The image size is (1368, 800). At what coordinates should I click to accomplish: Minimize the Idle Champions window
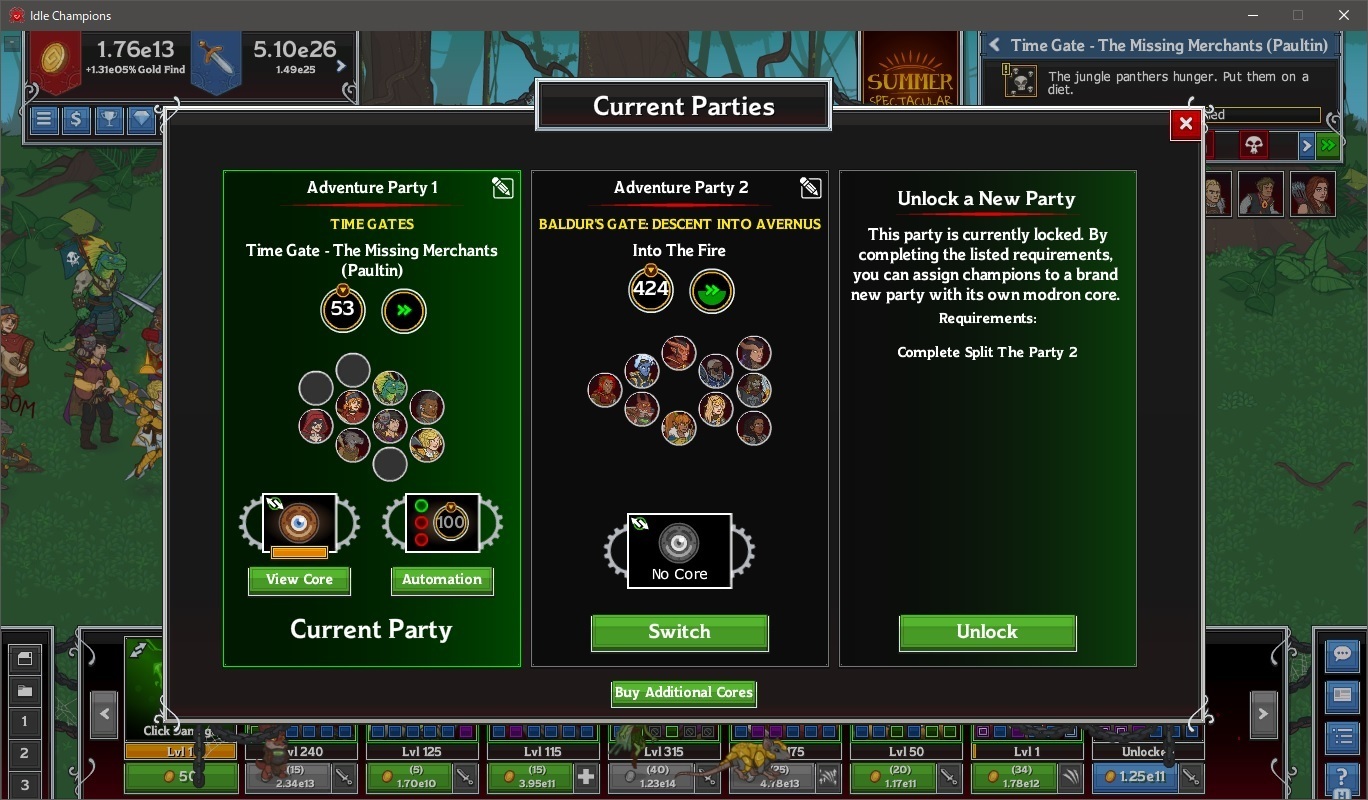(x=1252, y=15)
